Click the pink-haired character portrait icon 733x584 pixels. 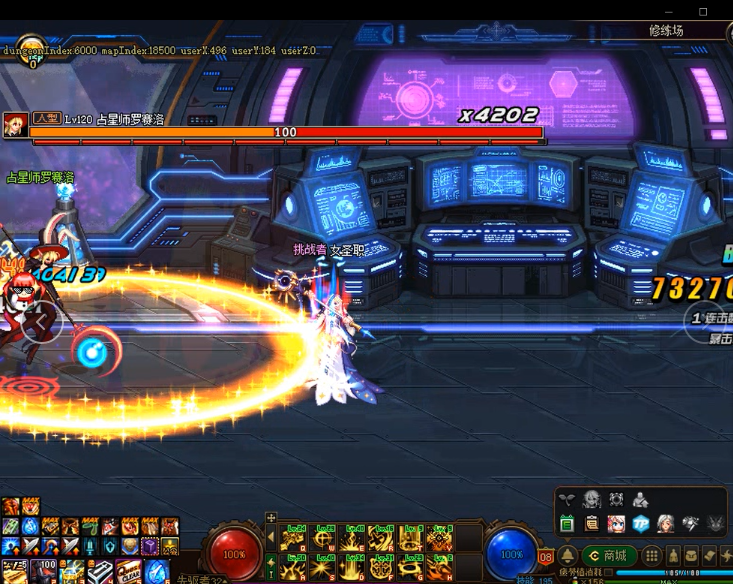[616, 524]
